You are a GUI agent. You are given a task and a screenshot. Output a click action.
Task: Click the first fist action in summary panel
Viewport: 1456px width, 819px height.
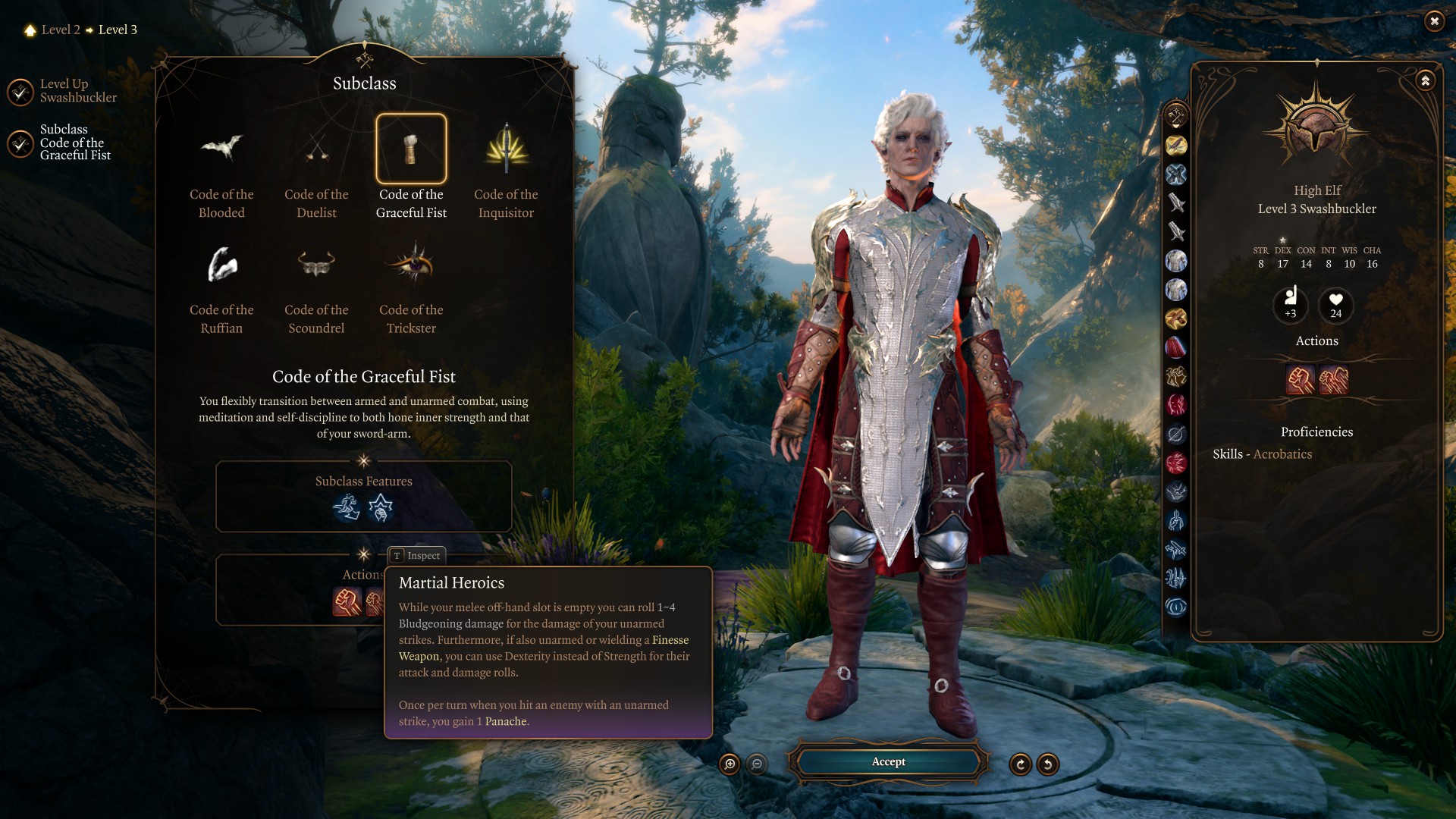click(1300, 380)
